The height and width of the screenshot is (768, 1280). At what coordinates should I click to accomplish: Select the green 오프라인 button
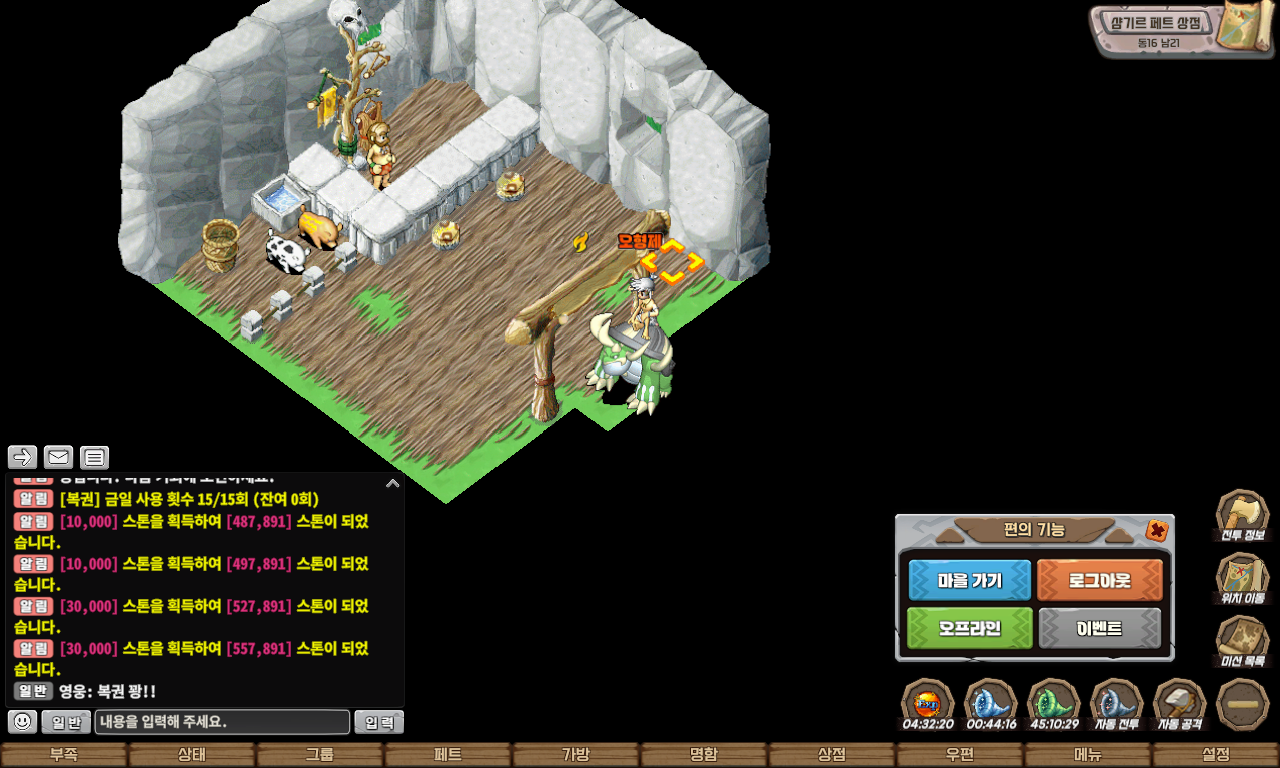click(x=969, y=628)
